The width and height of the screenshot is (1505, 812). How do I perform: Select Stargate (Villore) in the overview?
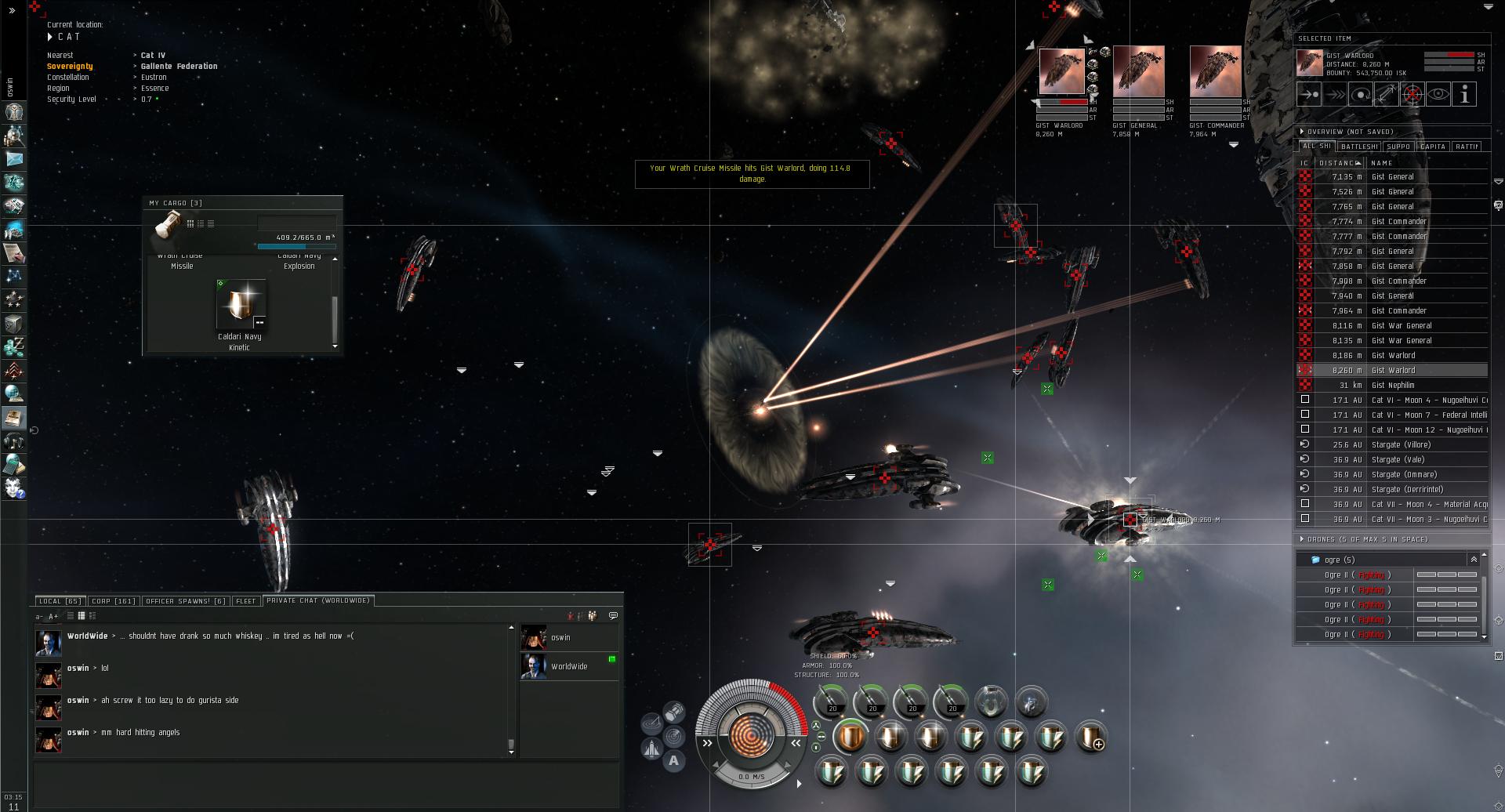(1401, 444)
